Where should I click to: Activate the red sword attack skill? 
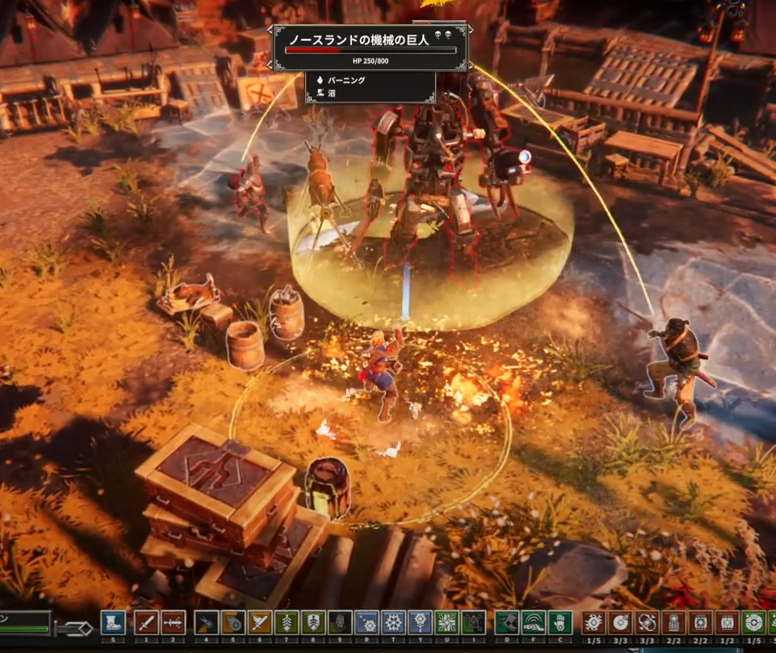(x=146, y=622)
